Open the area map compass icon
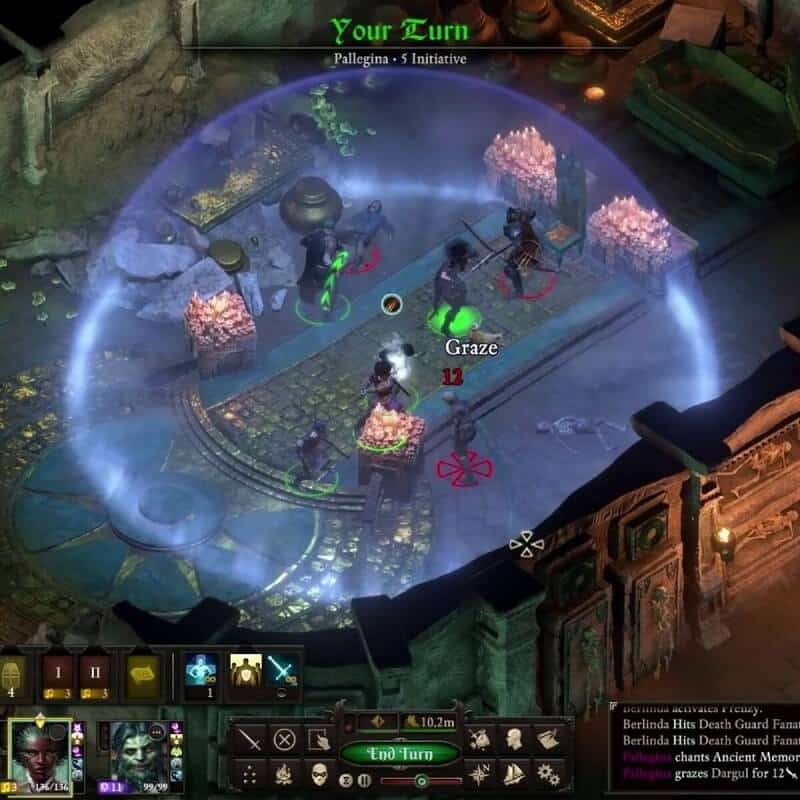Viewport: 800px width, 800px height. [480, 774]
